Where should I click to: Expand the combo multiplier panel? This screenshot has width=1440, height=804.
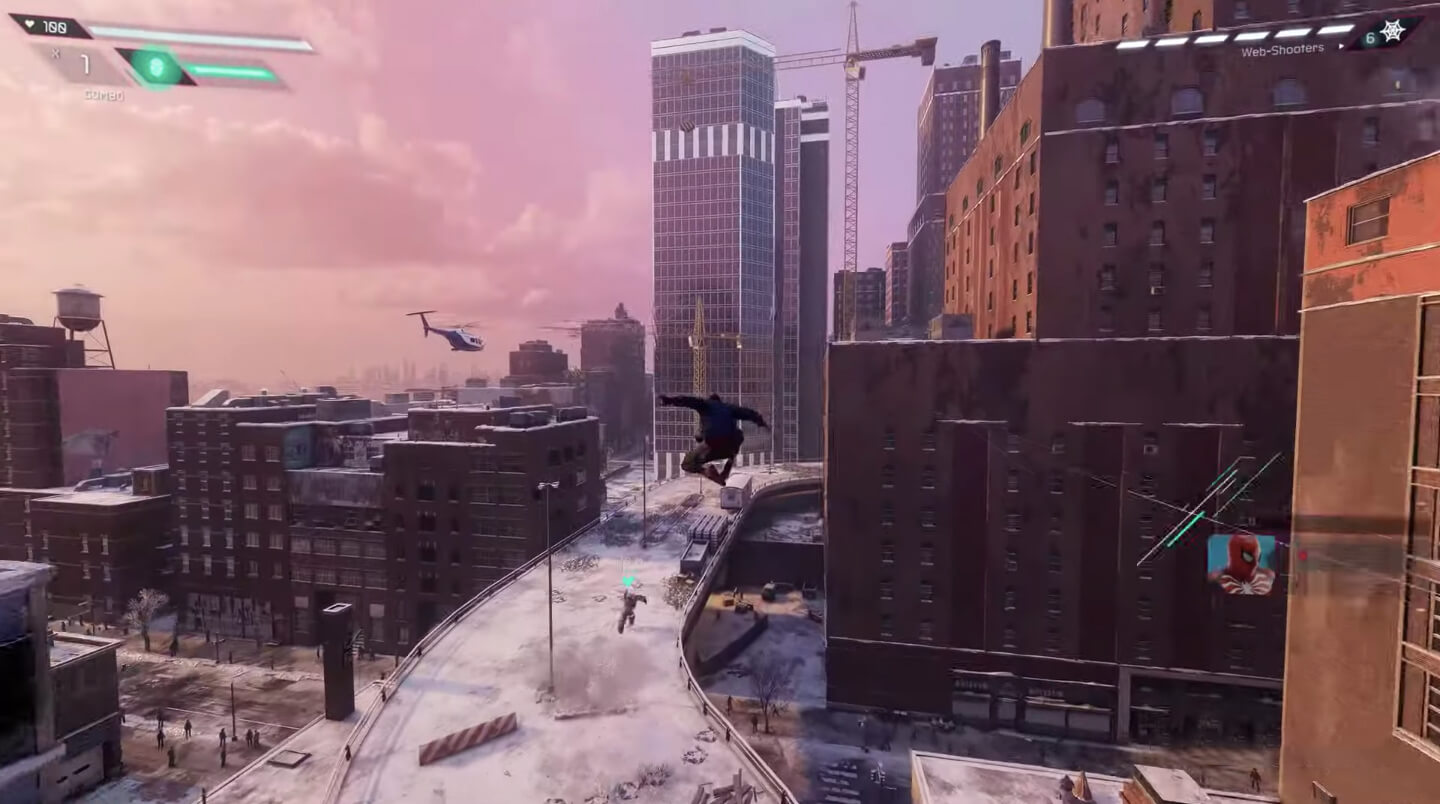coord(85,65)
